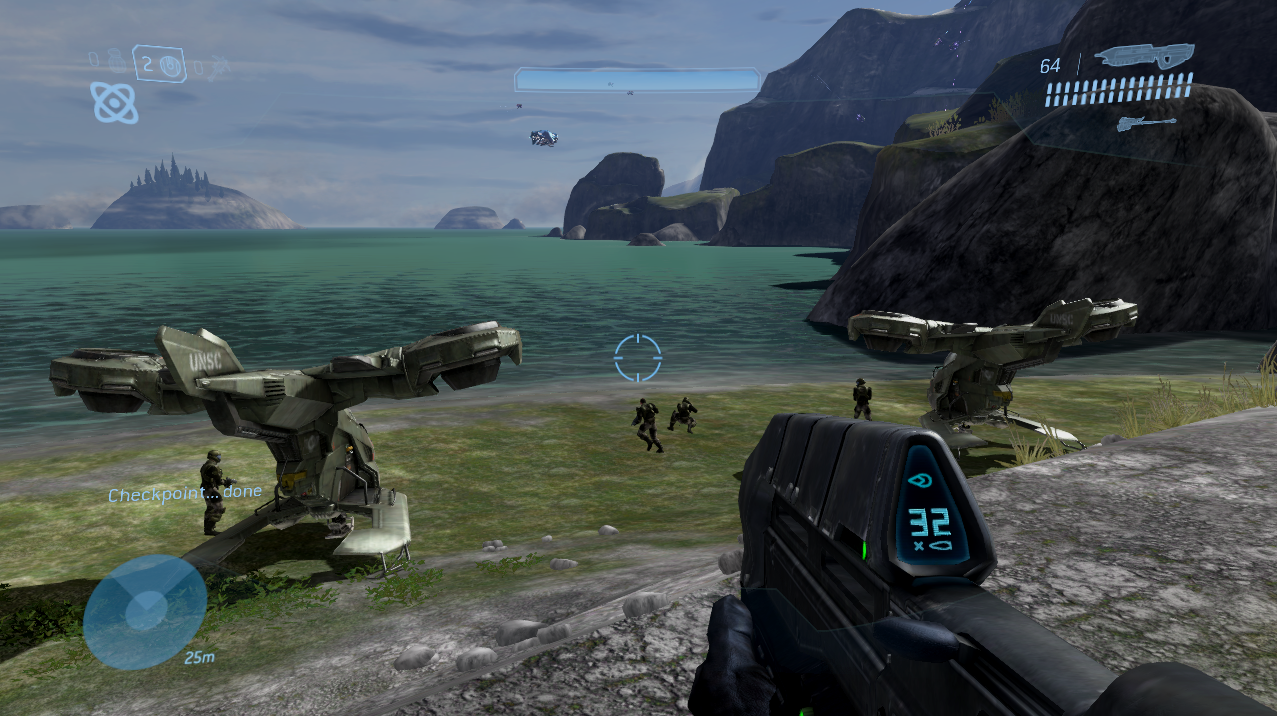Click the circular motion tracker radar
The height and width of the screenshot is (716, 1277).
145,611
